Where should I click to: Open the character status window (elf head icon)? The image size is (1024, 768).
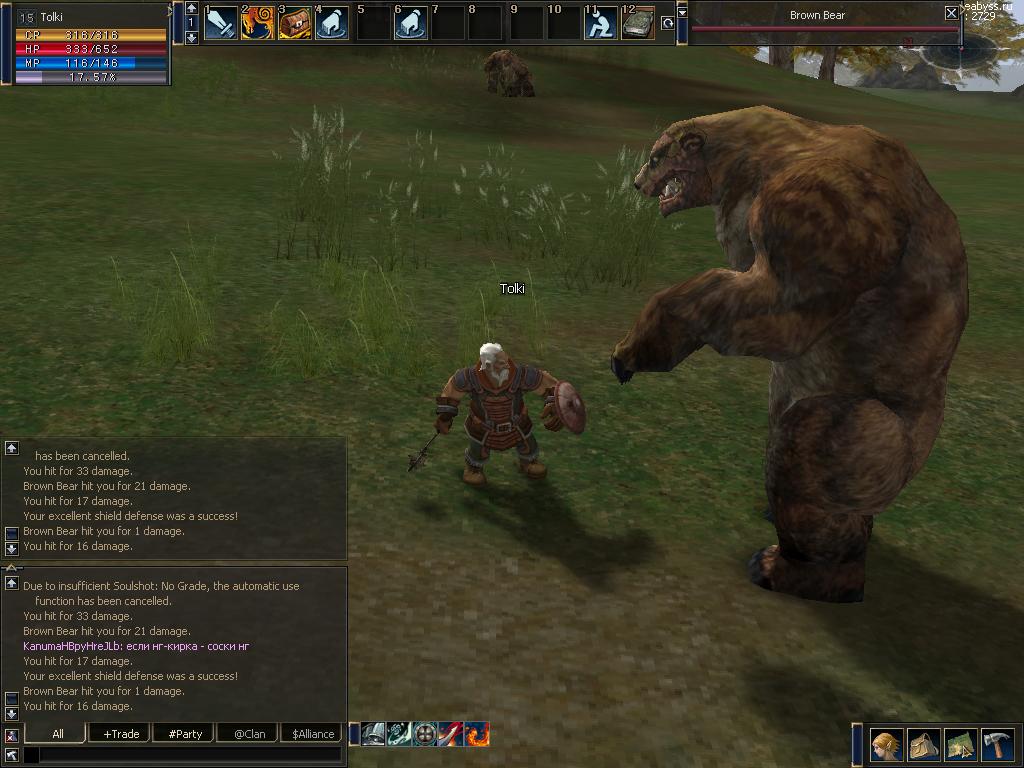coord(887,744)
